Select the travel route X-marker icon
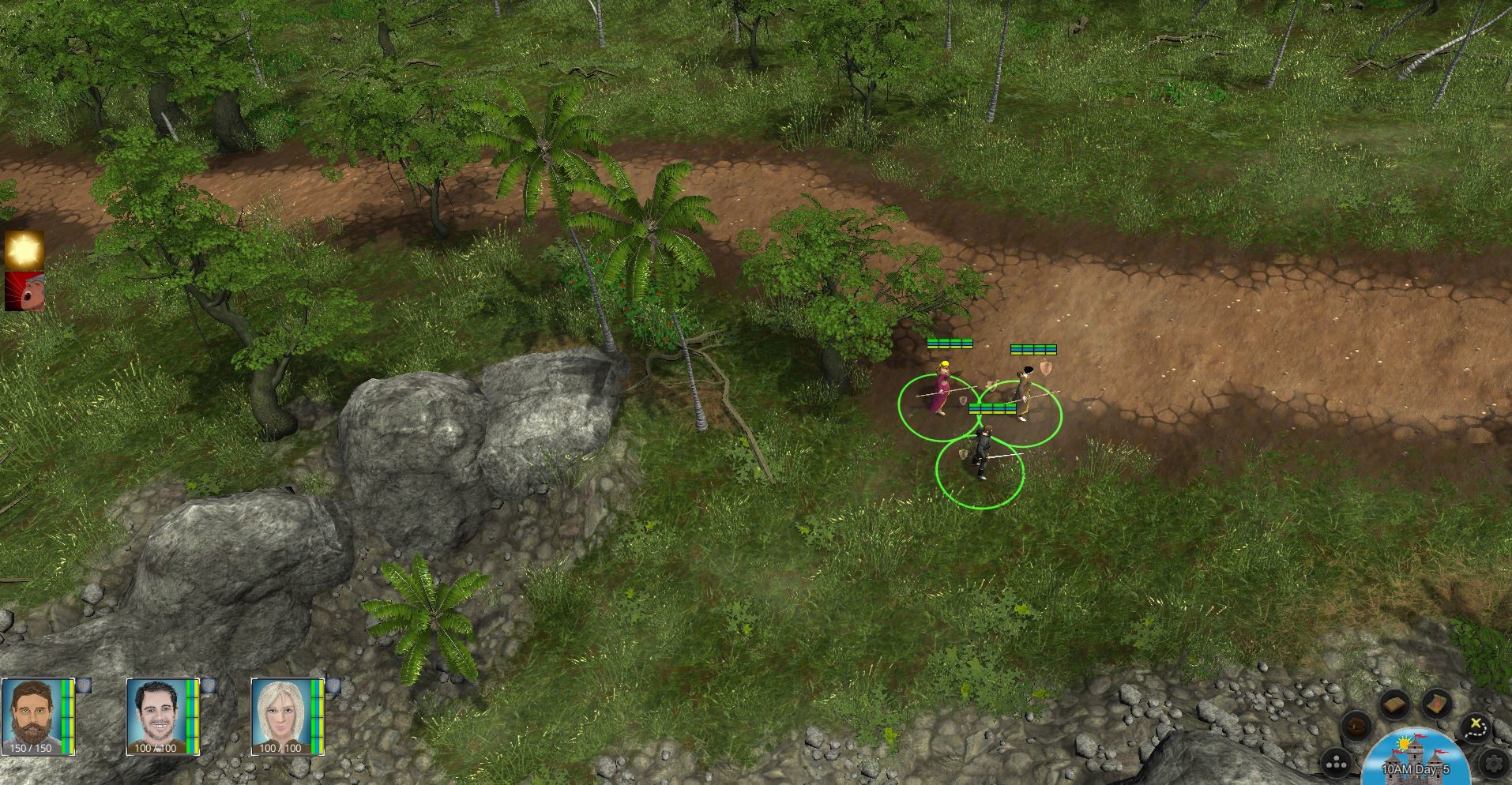This screenshot has width=1512, height=785. tap(1475, 727)
